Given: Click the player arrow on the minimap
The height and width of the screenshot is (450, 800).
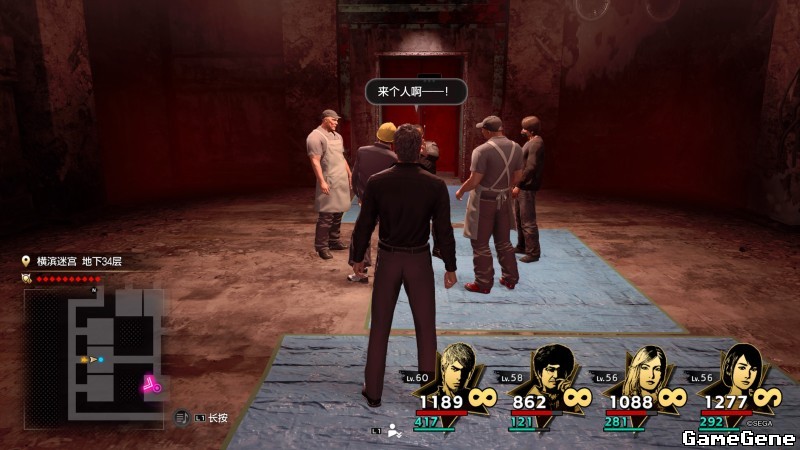Looking at the screenshot, I should pos(93,358).
